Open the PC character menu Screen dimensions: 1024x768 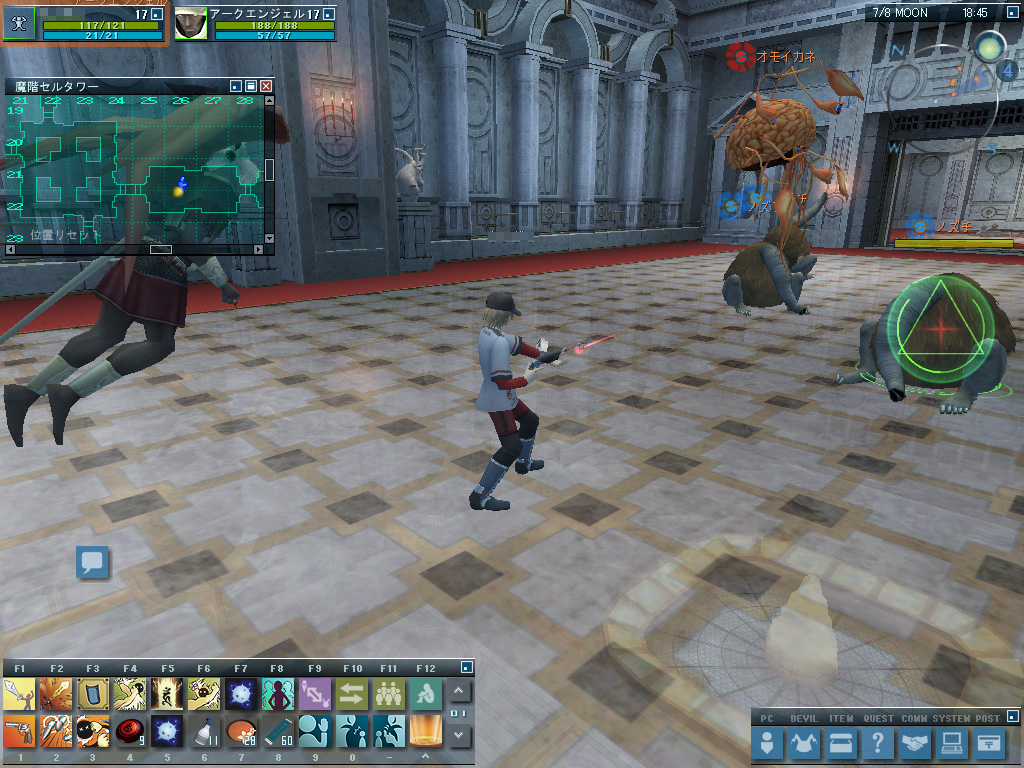(x=768, y=743)
